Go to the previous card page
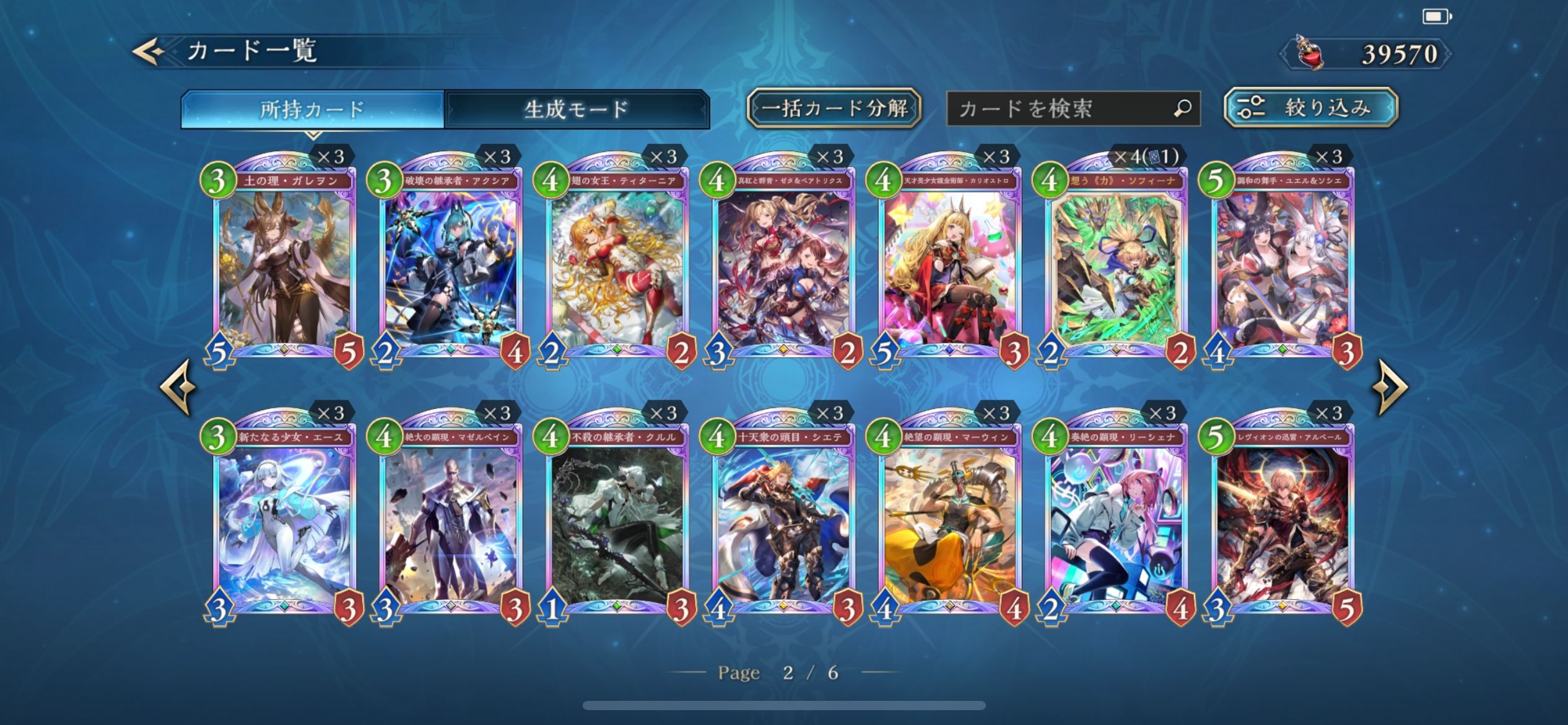 click(x=179, y=387)
